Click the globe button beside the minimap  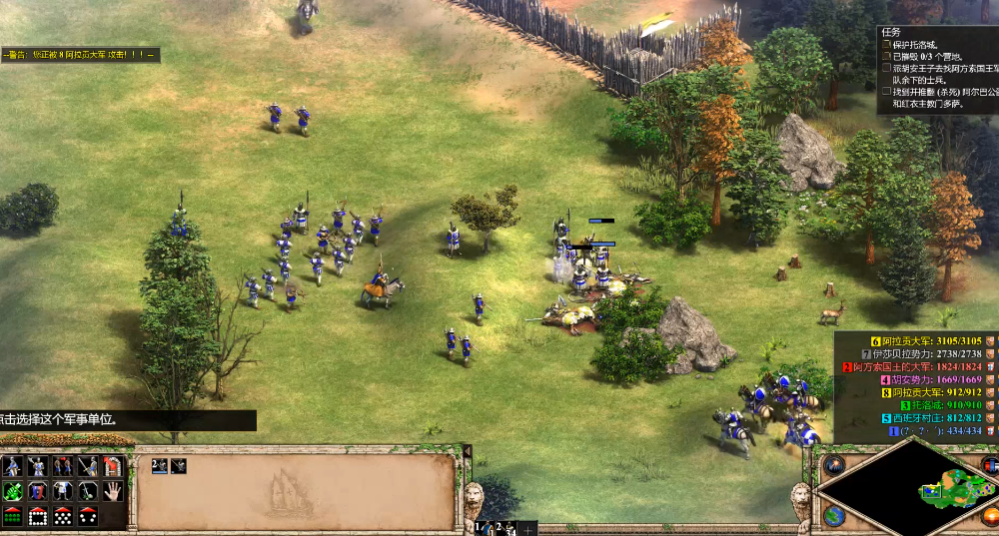coord(833,515)
